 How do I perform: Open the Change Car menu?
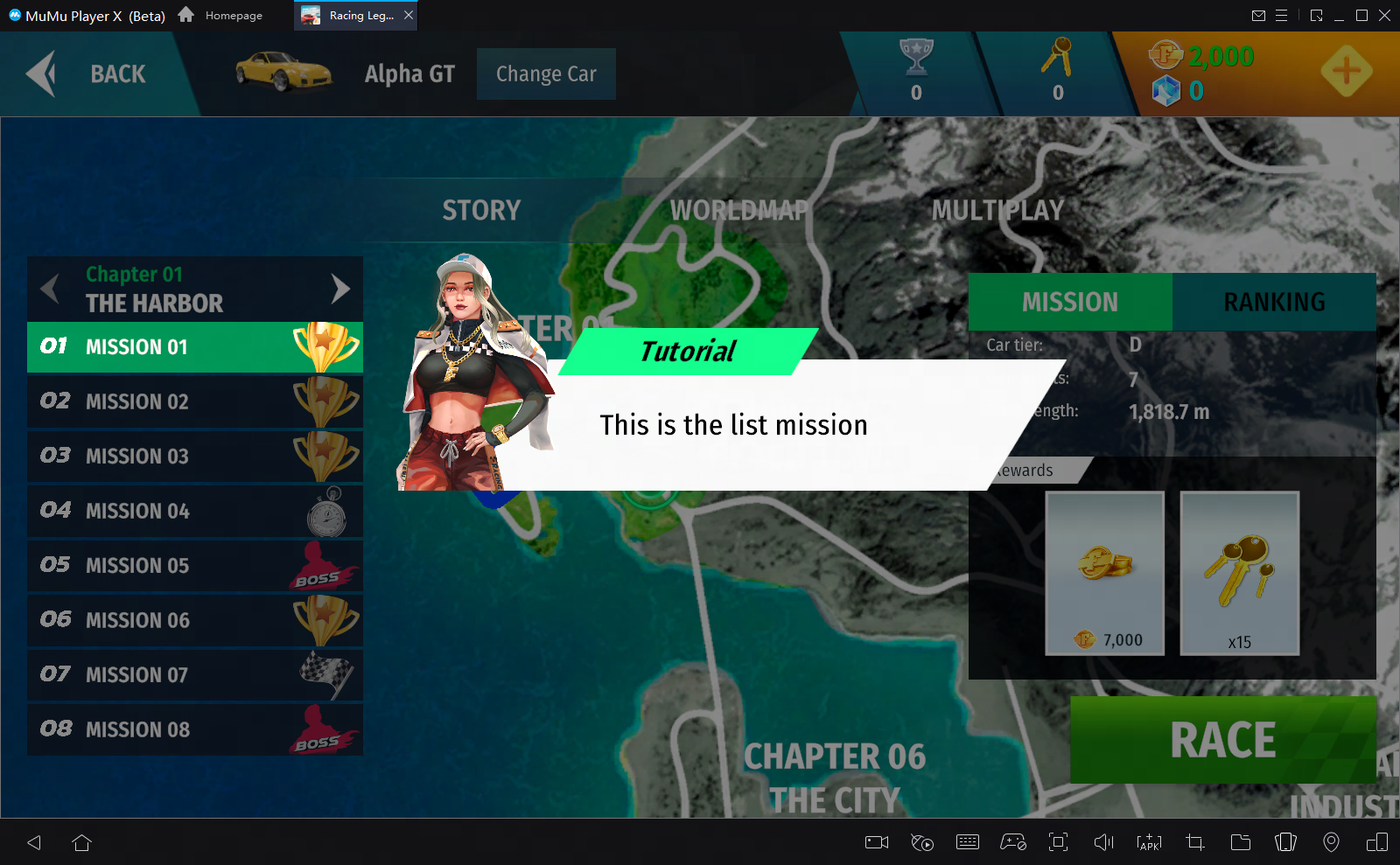[x=546, y=74]
